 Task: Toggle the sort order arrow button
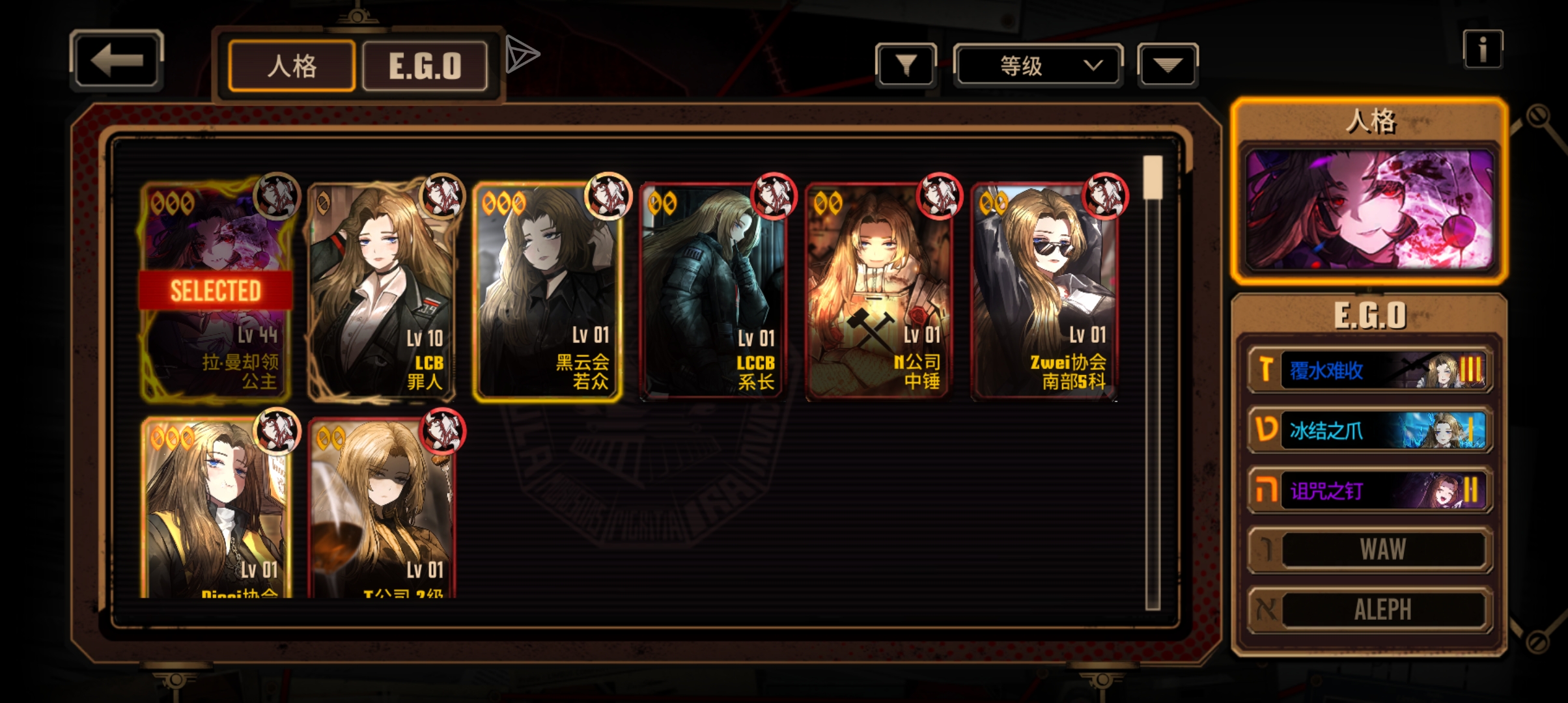[x=1167, y=65]
